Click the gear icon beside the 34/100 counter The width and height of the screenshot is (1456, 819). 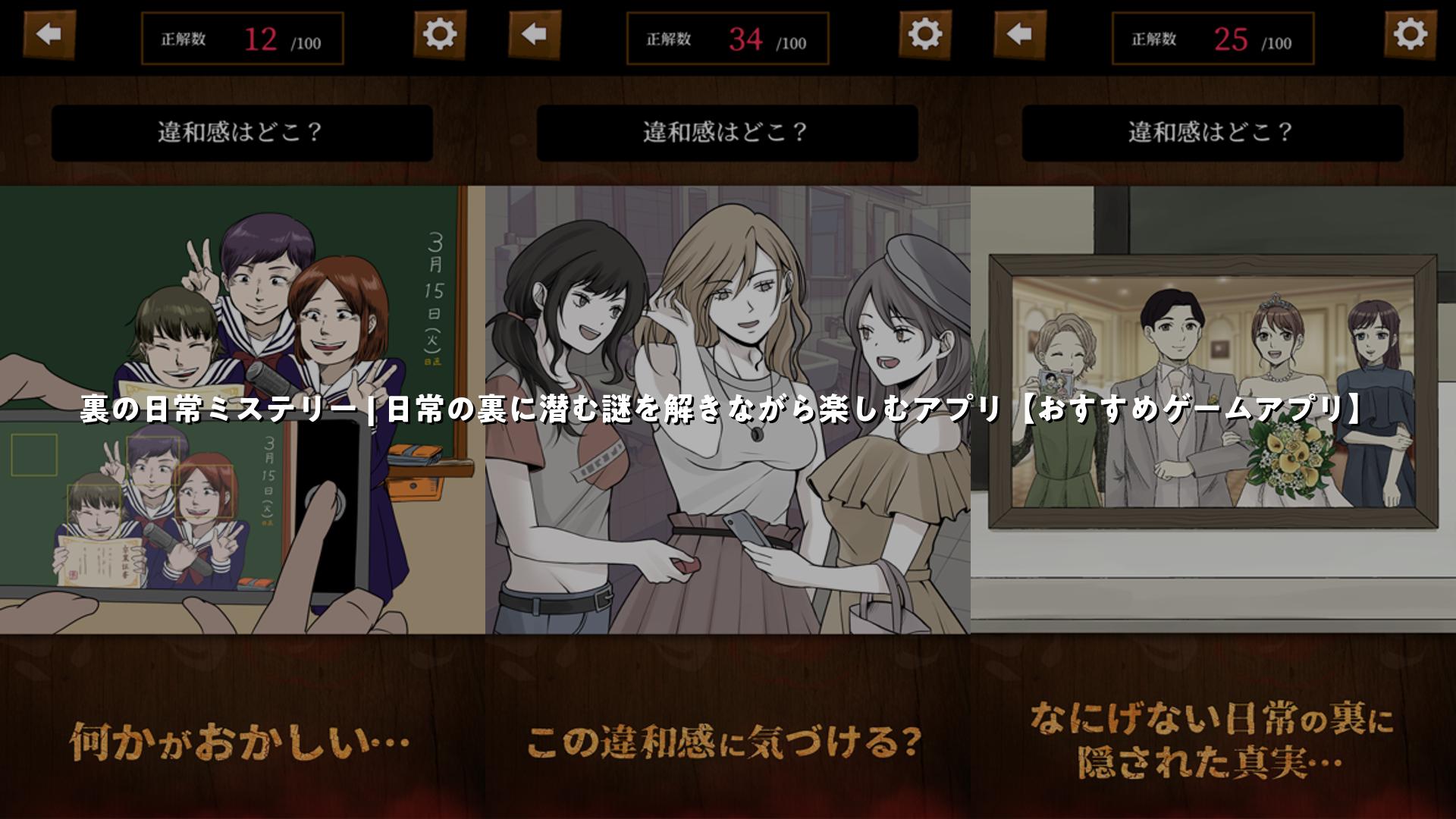click(925, 34)
